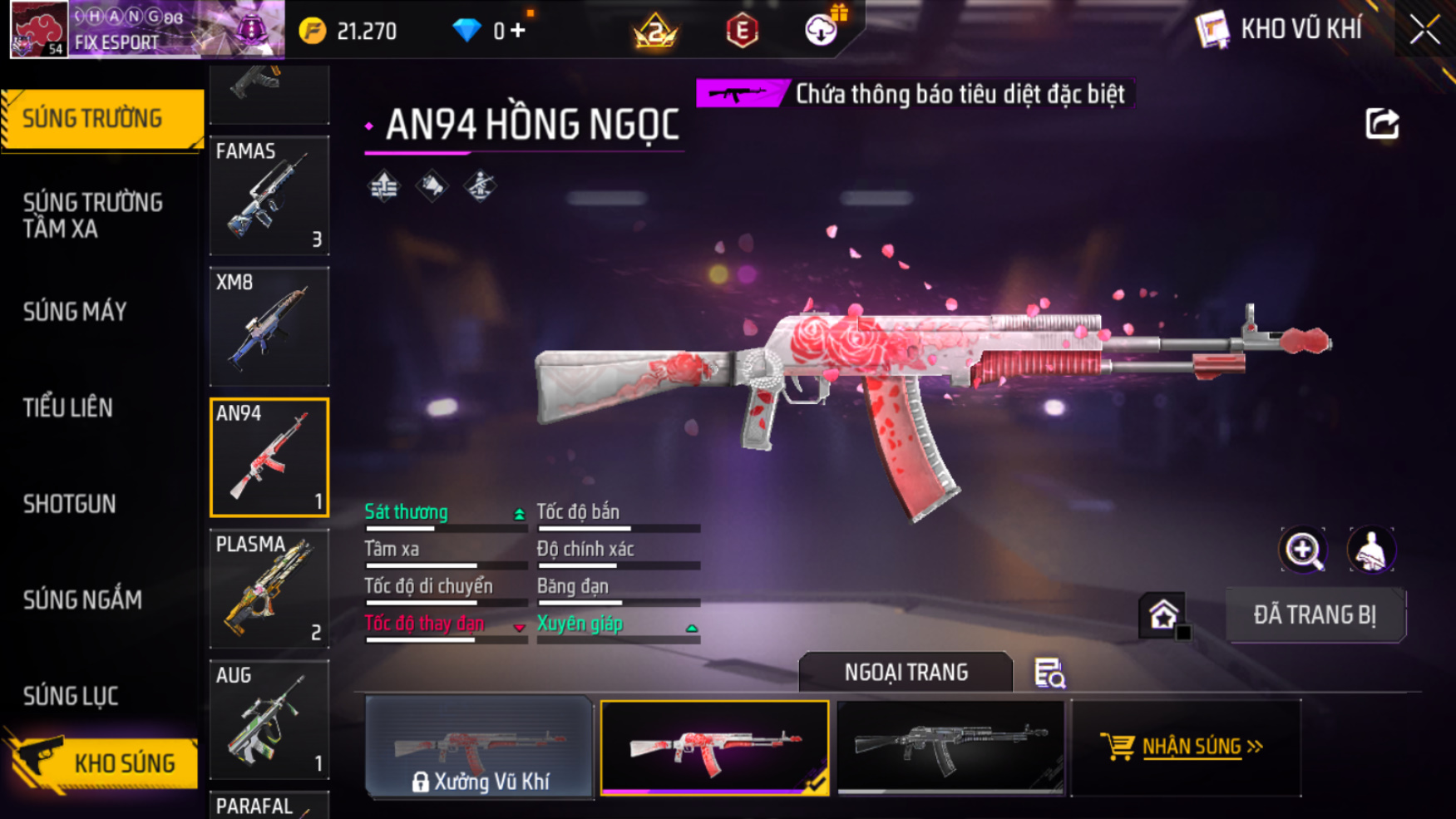The height and width of the screenshot is (819, 1456).
Task: Select the Tiểu Liên category
Action: (x=67, y=408)
